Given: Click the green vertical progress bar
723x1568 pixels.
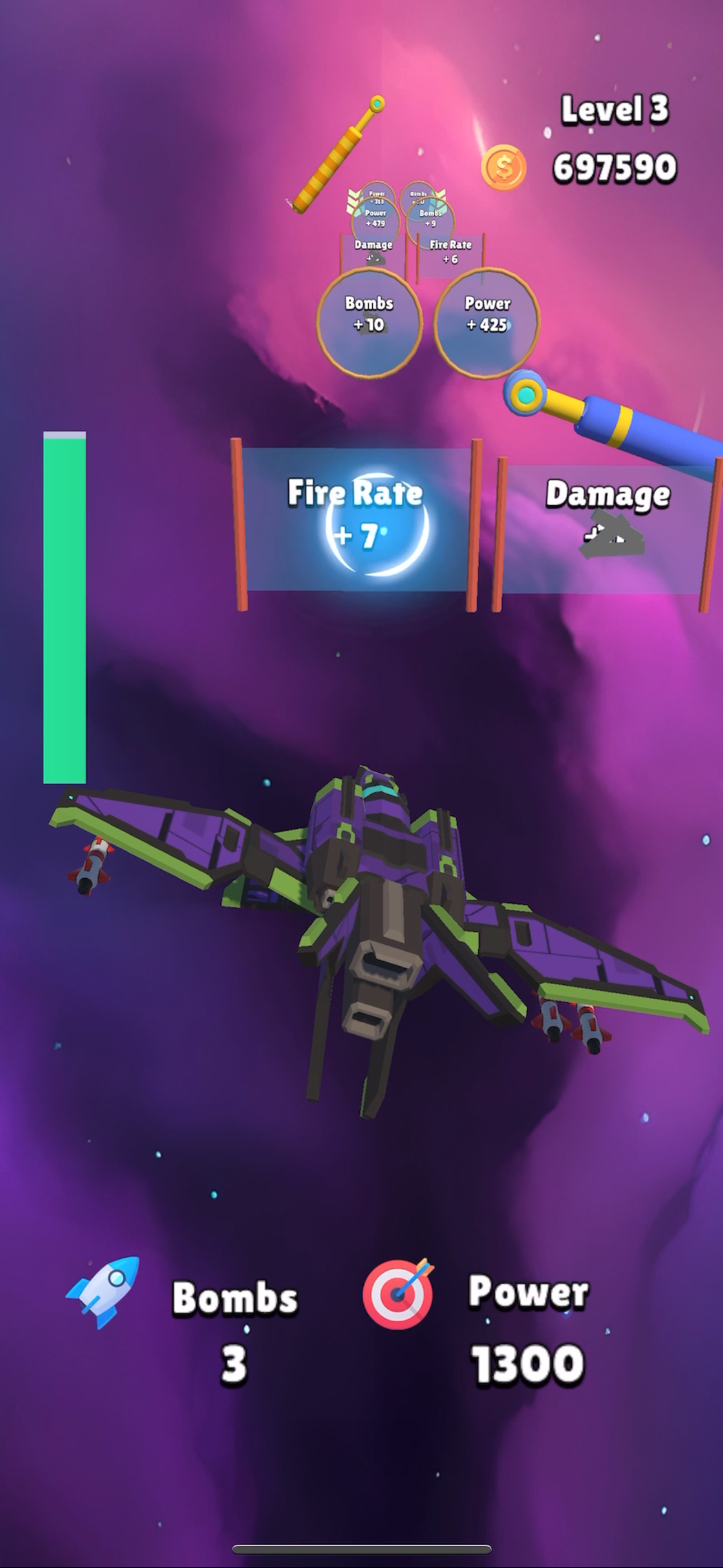Looking at the screenshot, I should pos(64,608).
